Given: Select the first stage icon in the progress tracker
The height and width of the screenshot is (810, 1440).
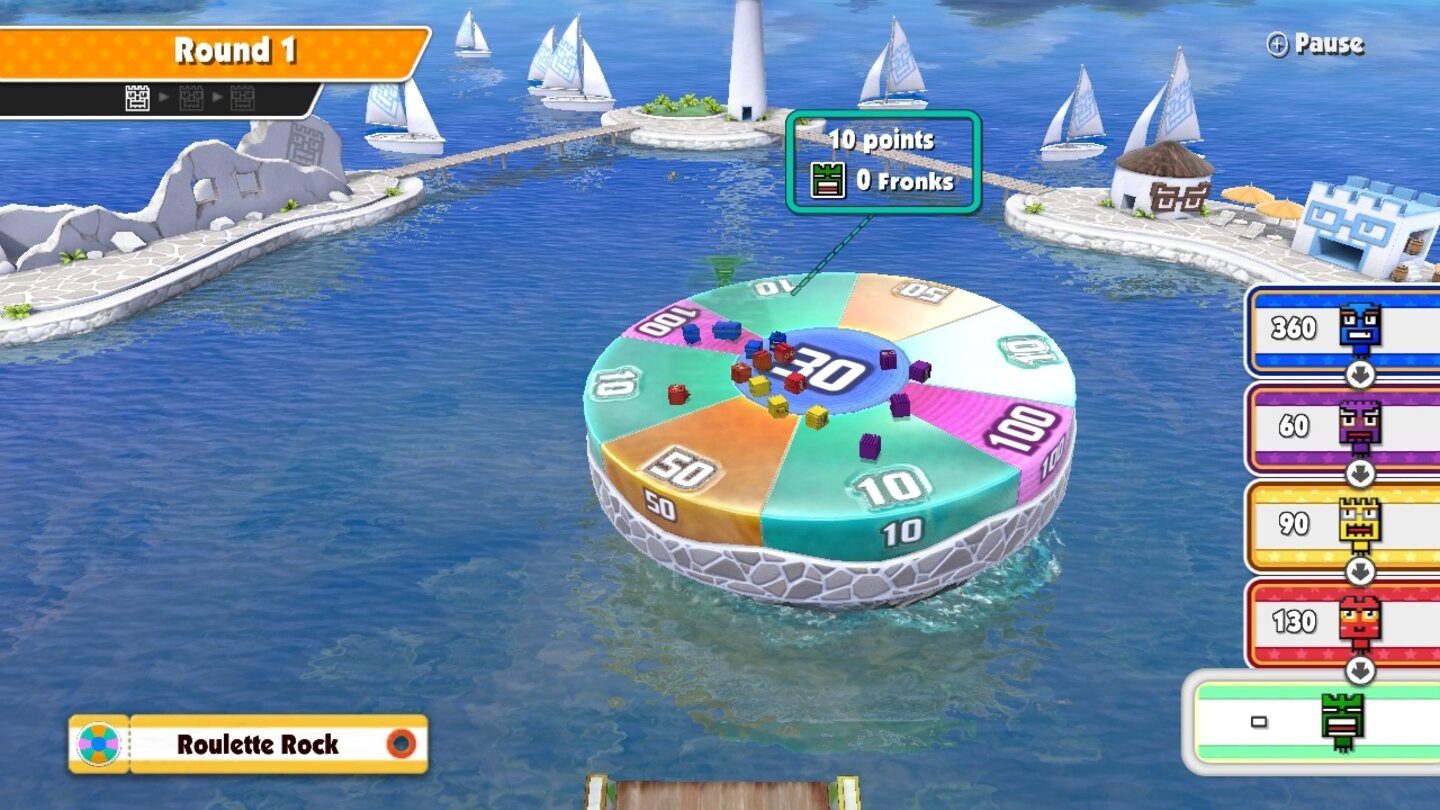Looking at the screenshot, I should 137,99.
